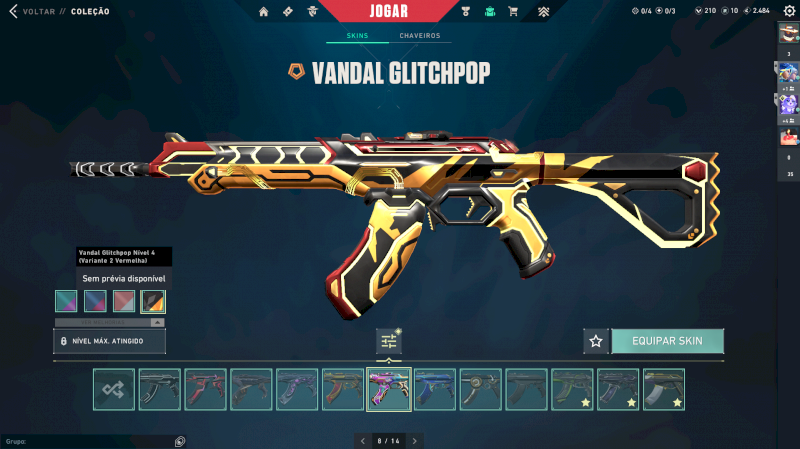Image resolution: width=800 pixels, height=449 pixels.
Task: Select the pink and grey variant swatch
Action: click(124, 301)
